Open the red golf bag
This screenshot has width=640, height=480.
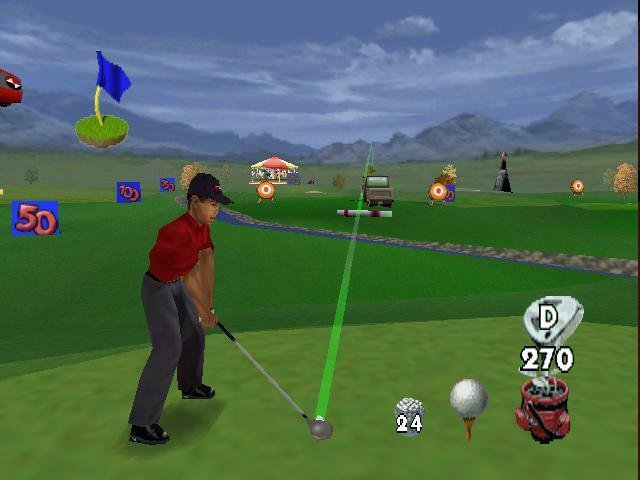pyautogui.click(x=543, y=407)
